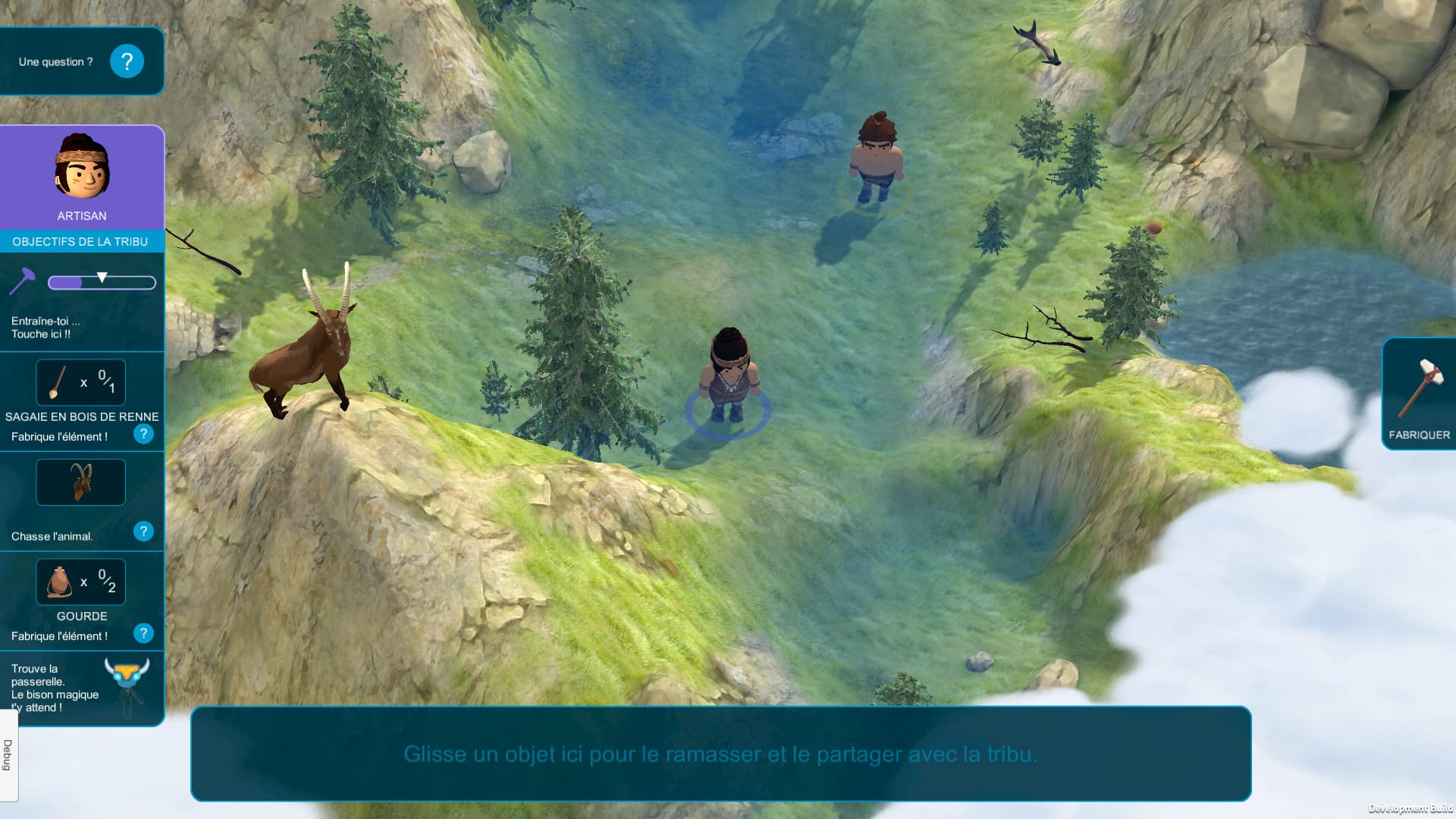Open the Debug side tab

pos(8,755)
